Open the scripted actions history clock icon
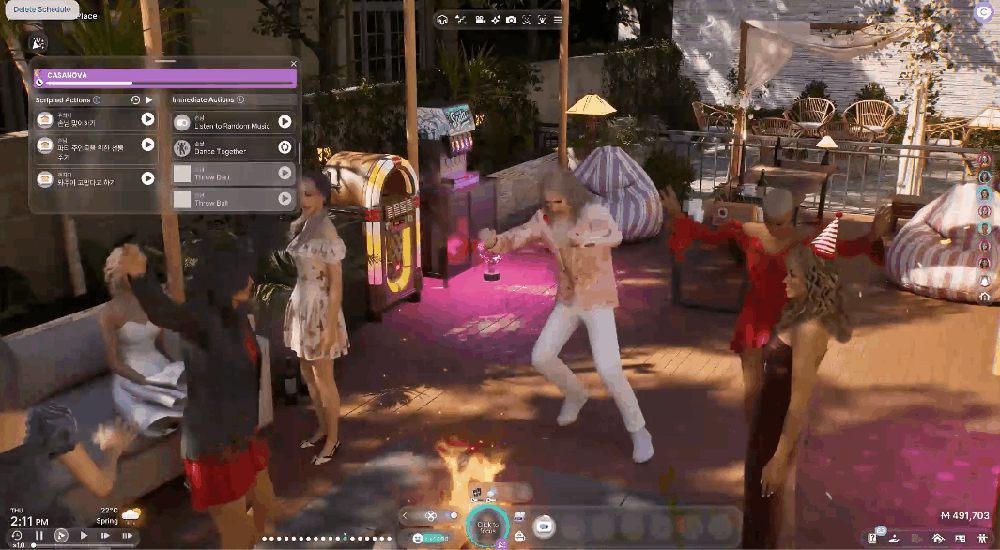Viewport: 1000px width, 550px height. pyautogui.click(x=135, y=100)
